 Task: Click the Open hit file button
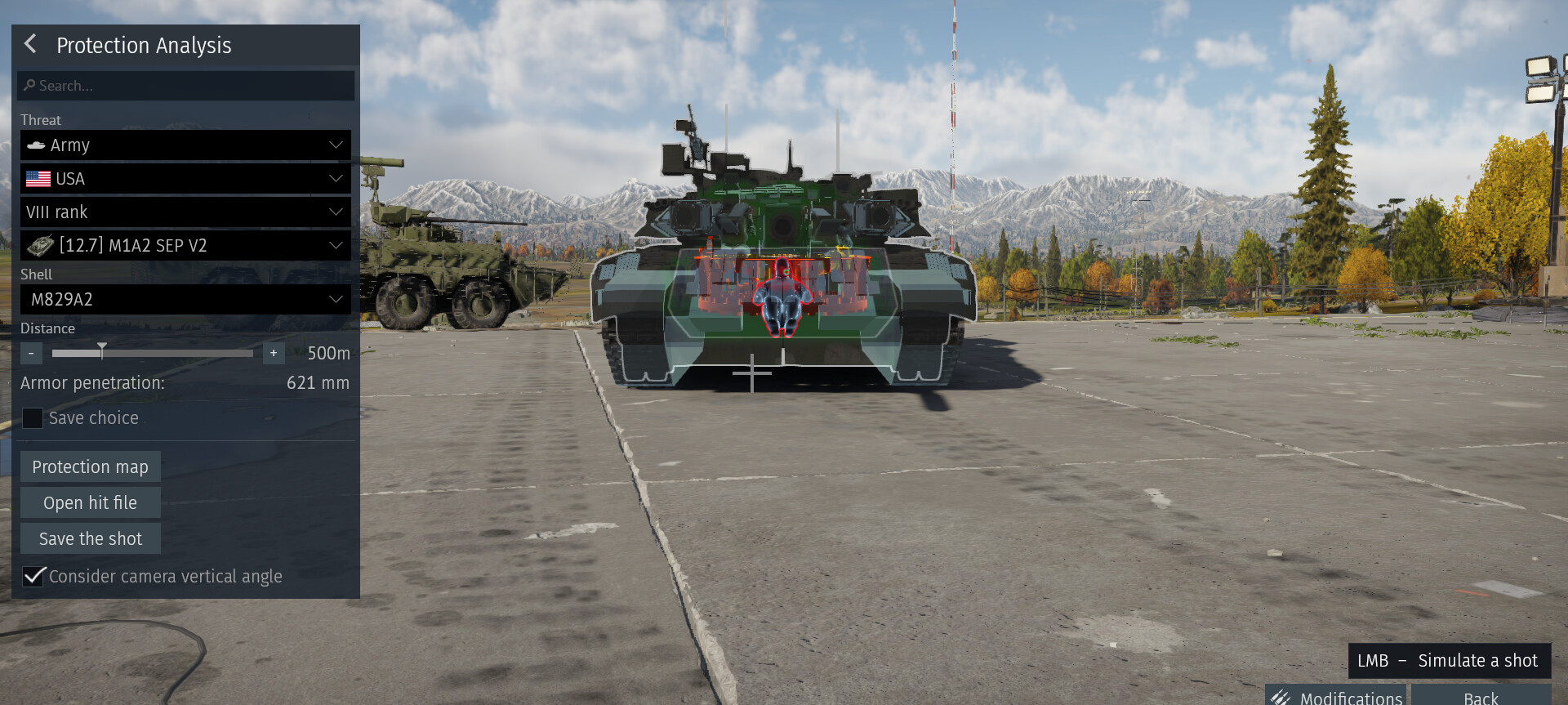point(90,503)
